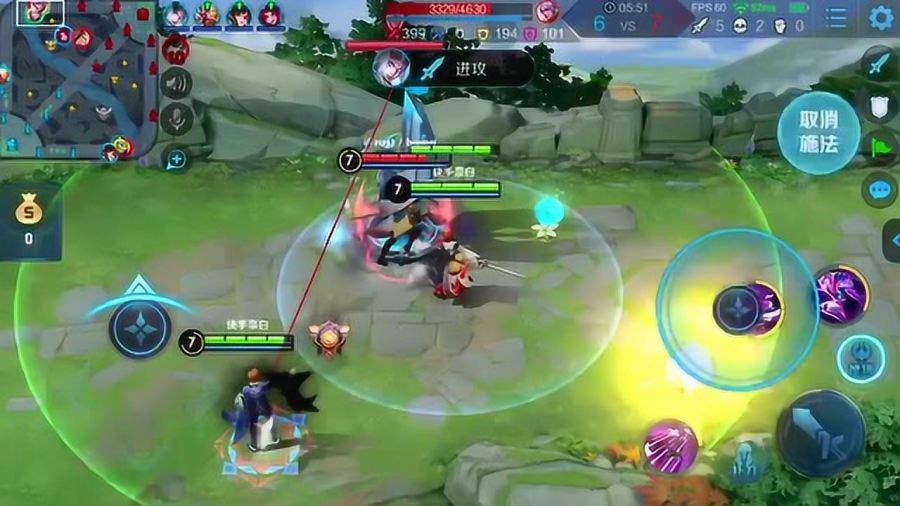Open the settings gear
This screenshot has height=506, width=900.
881,17
